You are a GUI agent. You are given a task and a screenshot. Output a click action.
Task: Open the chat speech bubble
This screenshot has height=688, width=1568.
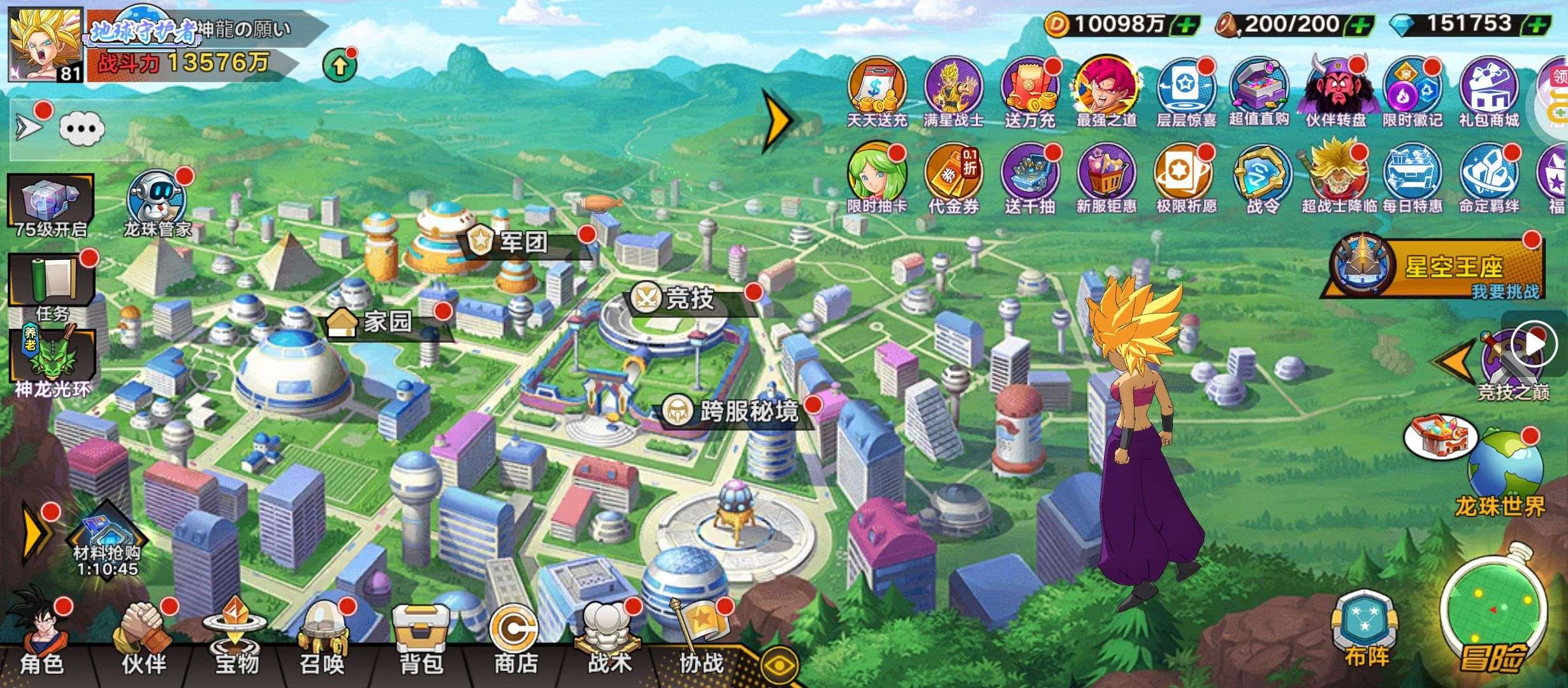pos(82,129)
